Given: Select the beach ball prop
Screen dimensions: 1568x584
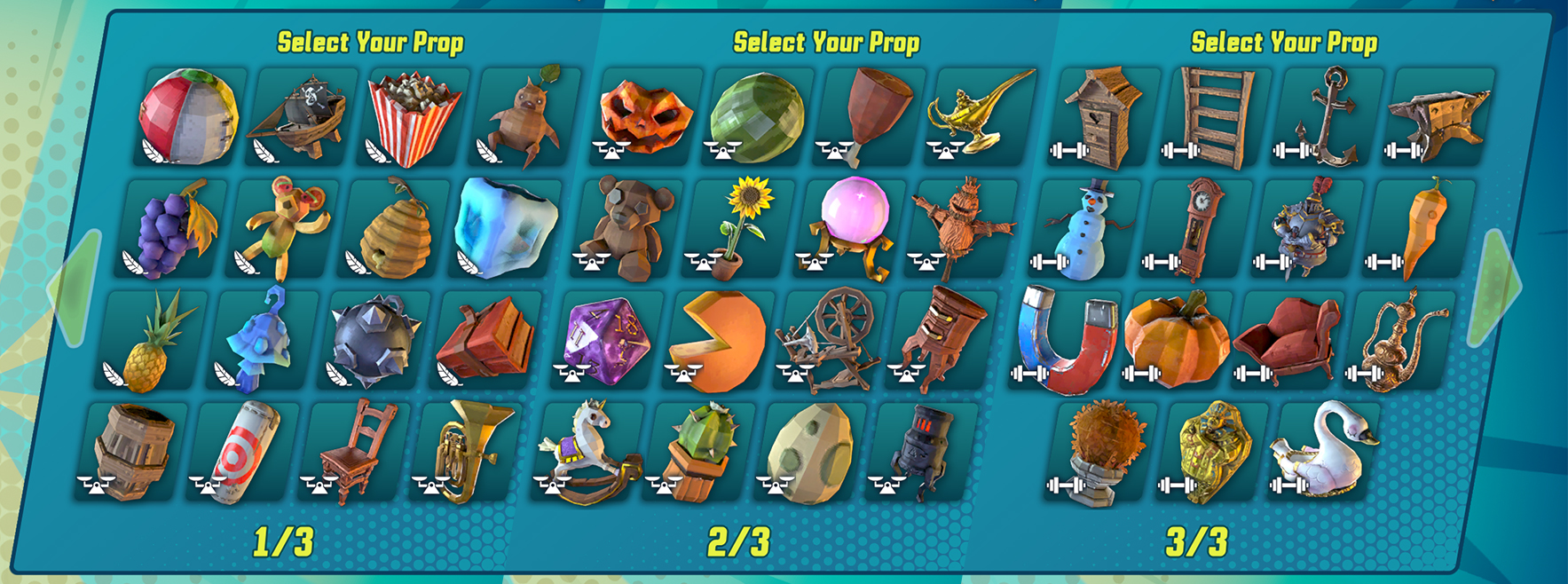Looking at the screenshot, I should click(188, 116).
